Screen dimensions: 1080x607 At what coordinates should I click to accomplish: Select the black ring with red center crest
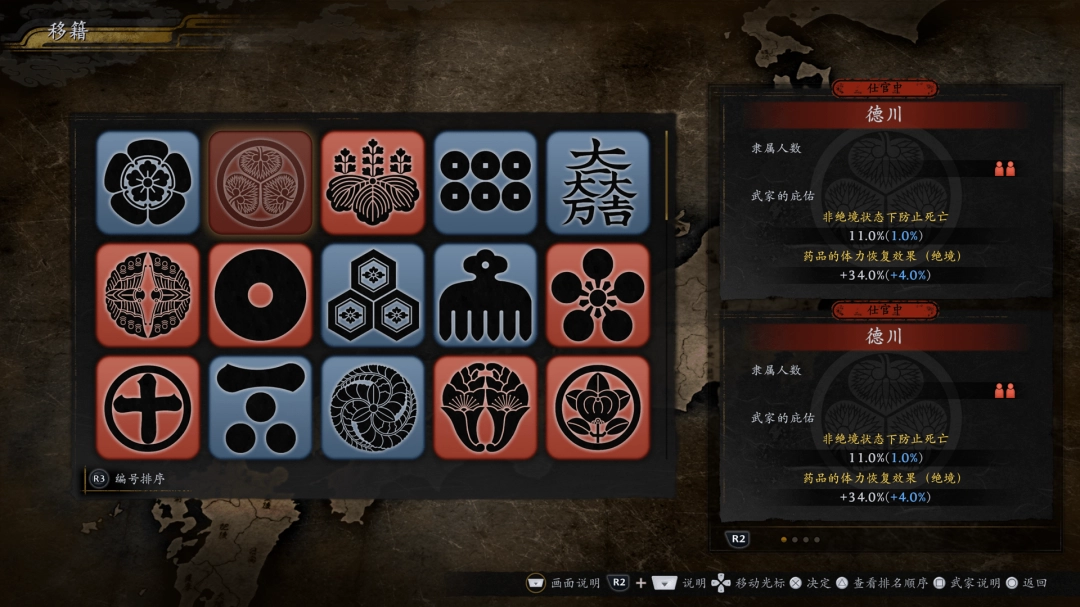point(260,295)
